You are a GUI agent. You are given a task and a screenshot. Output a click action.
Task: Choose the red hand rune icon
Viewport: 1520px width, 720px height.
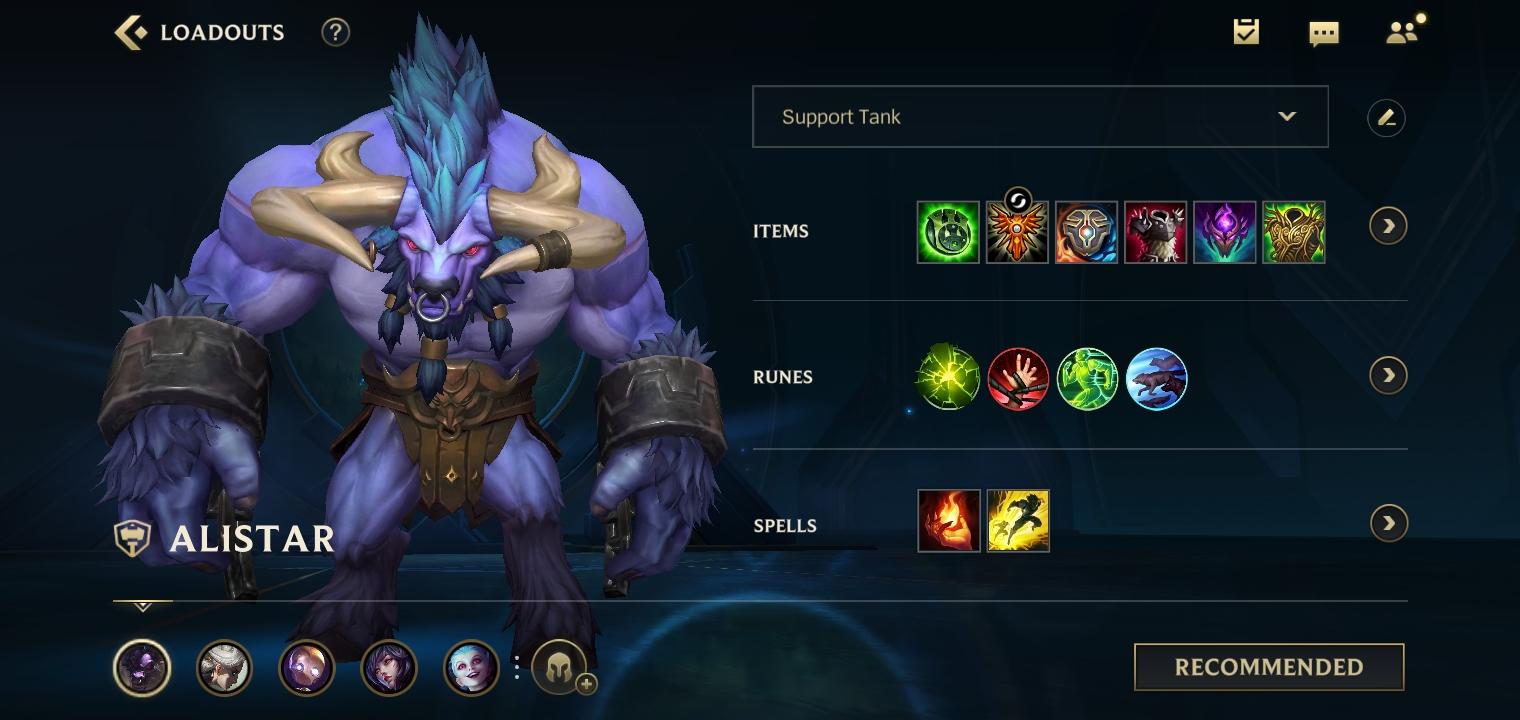(x=1018, y=378)
